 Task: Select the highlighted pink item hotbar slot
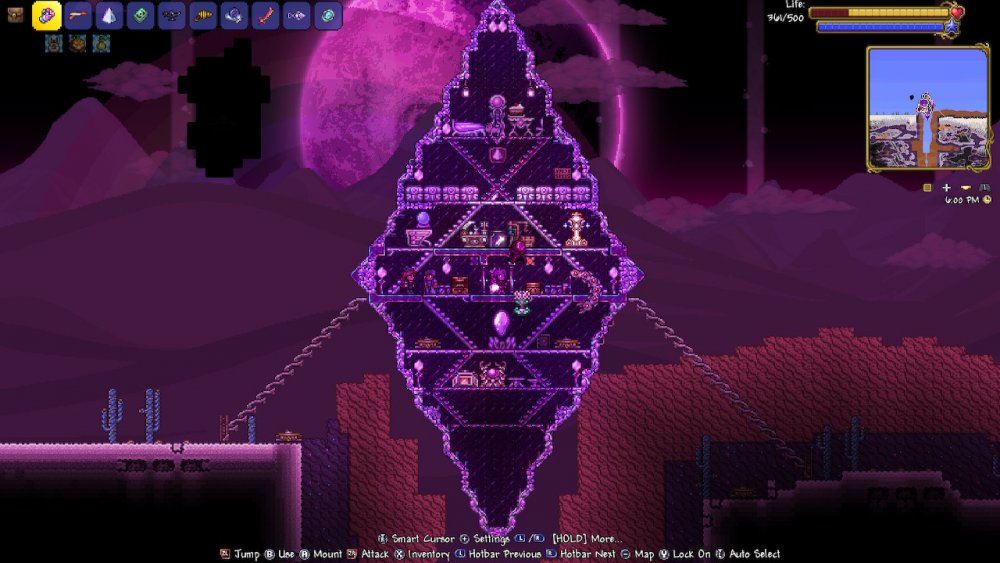47,16
